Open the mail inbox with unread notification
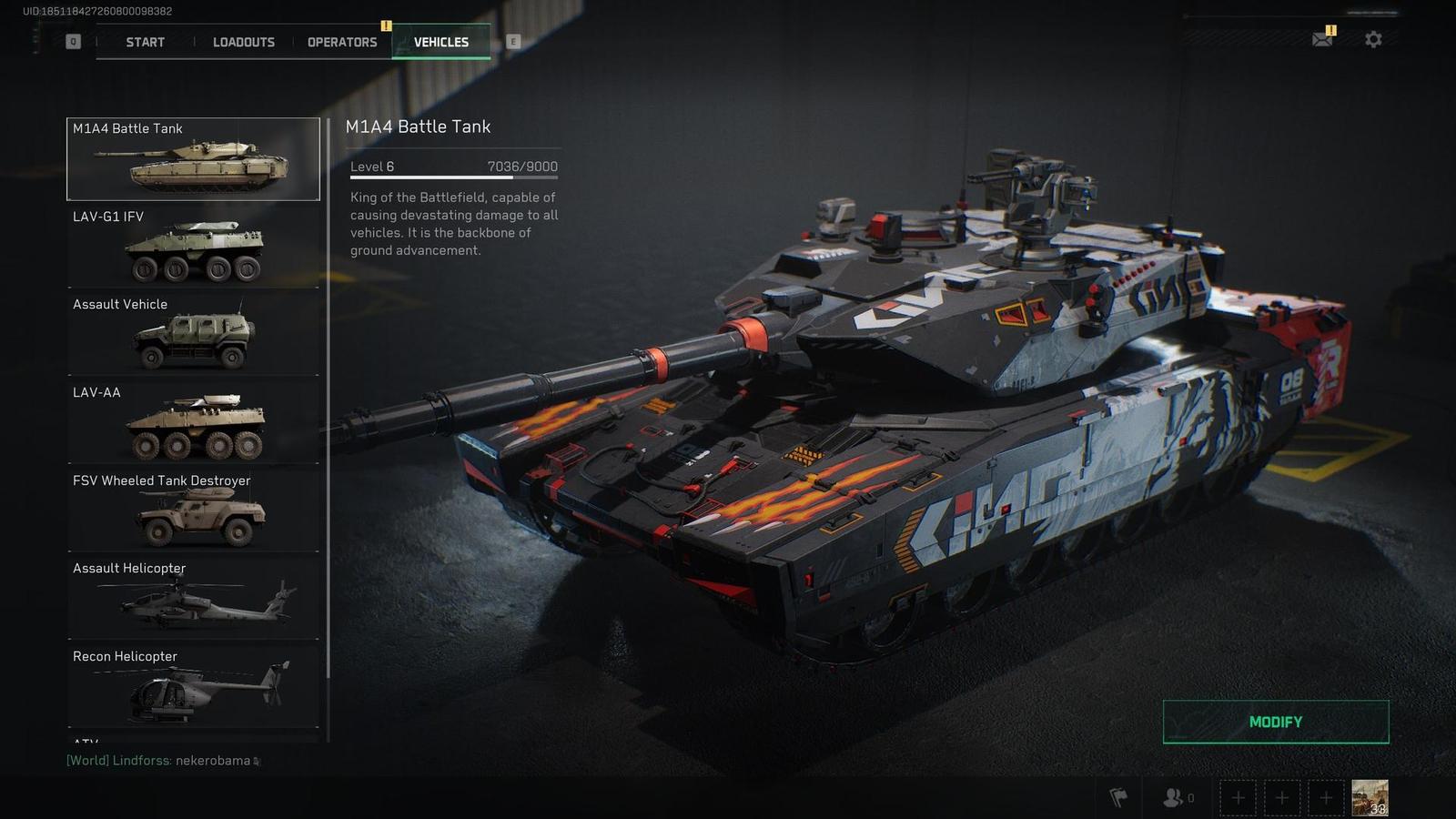The image size is (1456, 819). tap(1321, 40)
